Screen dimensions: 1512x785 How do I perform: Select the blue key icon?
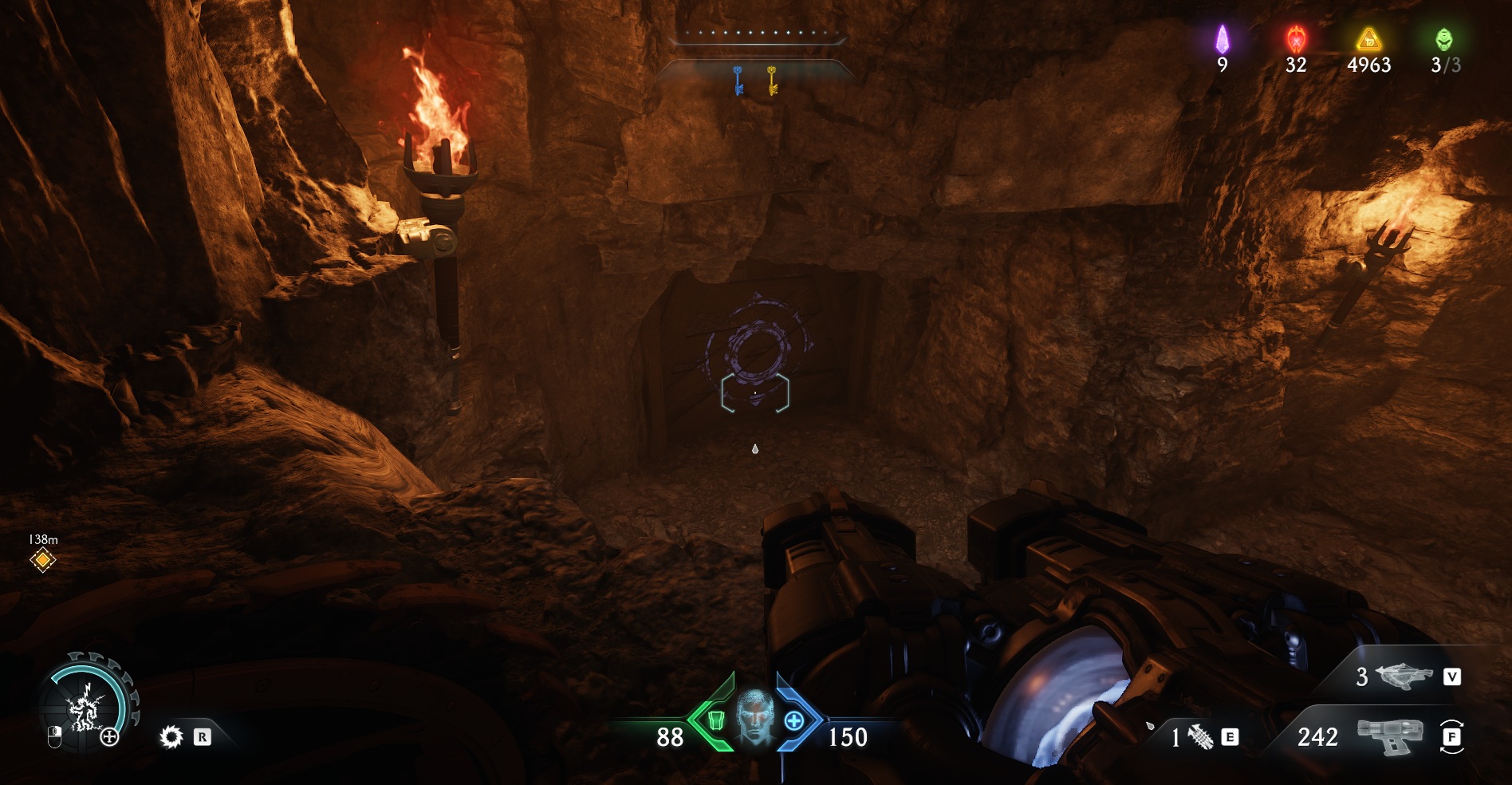point(738,80)
